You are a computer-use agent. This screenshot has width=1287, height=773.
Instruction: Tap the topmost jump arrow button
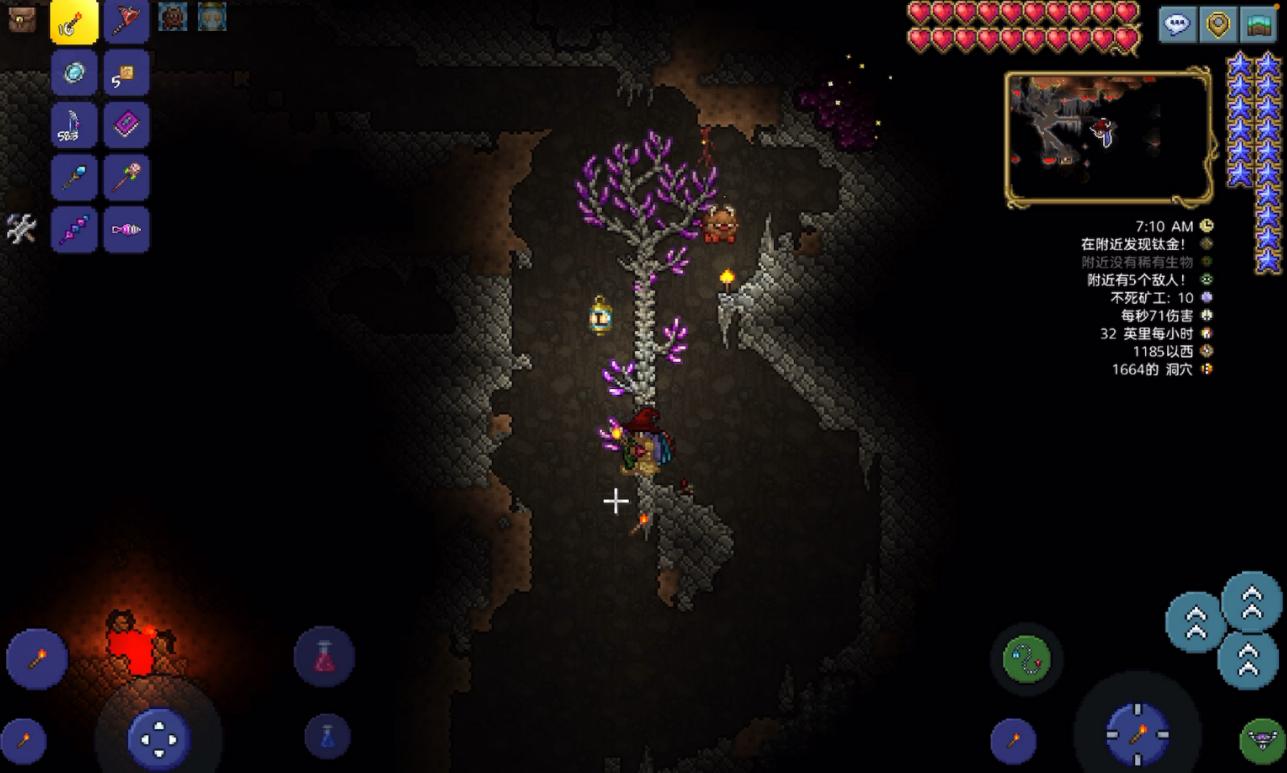(1252, 602)
